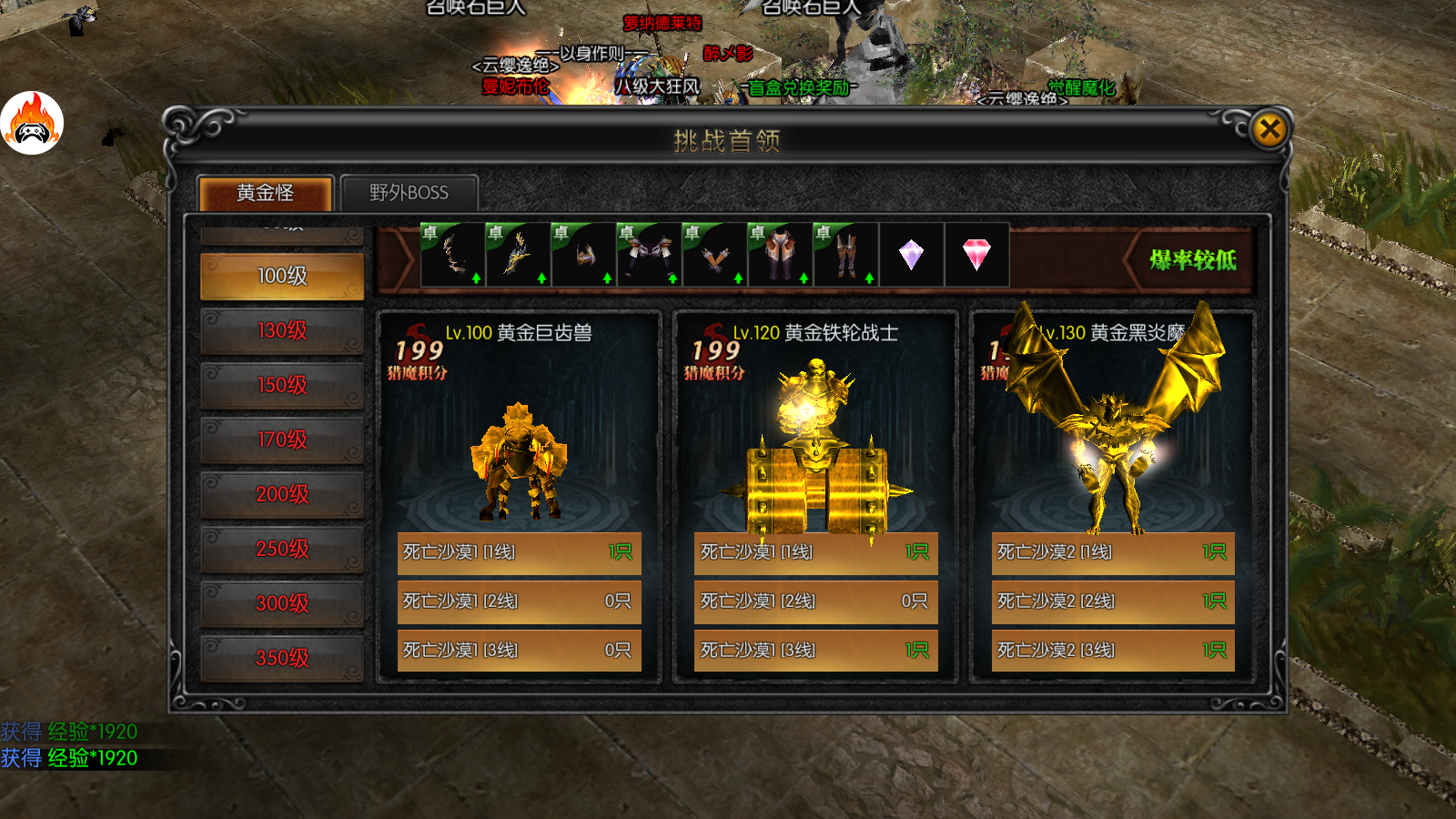Viewport: 1456px width, 819px height.
Task: Go to 黄金巨齿兽 死亡沙漠1 [1线]
Action: [519, 552]
